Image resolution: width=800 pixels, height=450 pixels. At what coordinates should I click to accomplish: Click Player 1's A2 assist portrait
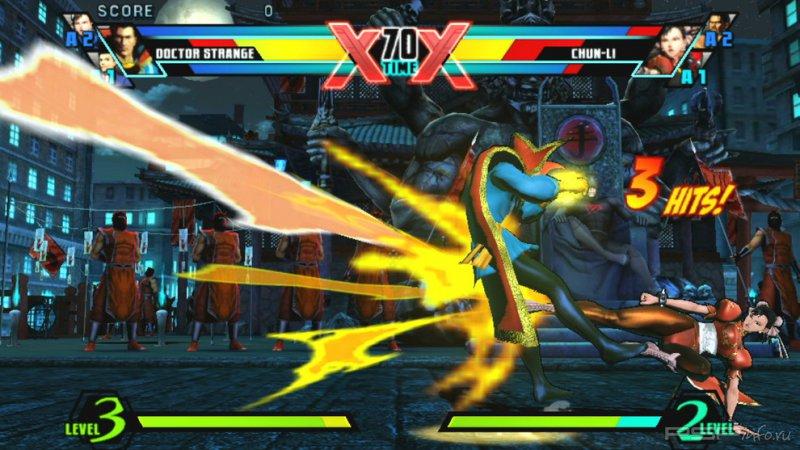pyautogui.click(x=82, y=27)
